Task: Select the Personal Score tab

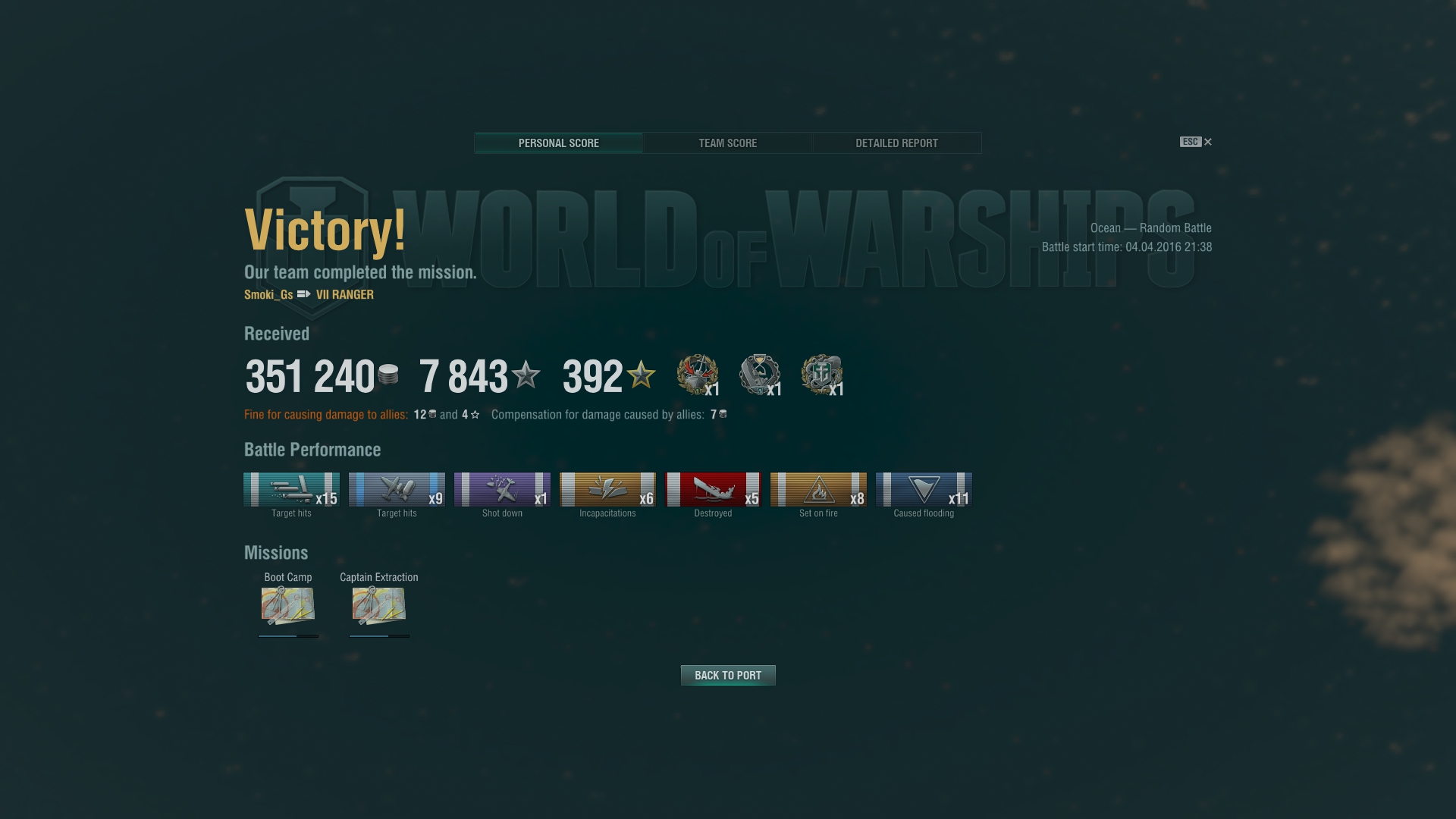Action: click(x=559, y=143)
